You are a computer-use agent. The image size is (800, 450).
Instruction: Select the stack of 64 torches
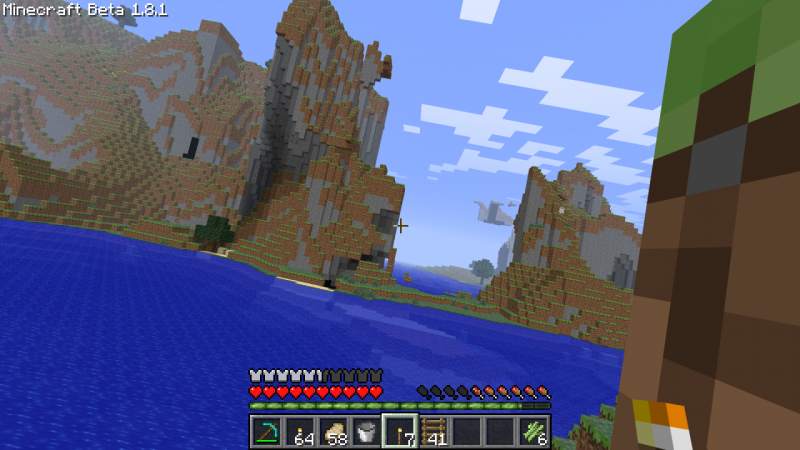(299, 432)
